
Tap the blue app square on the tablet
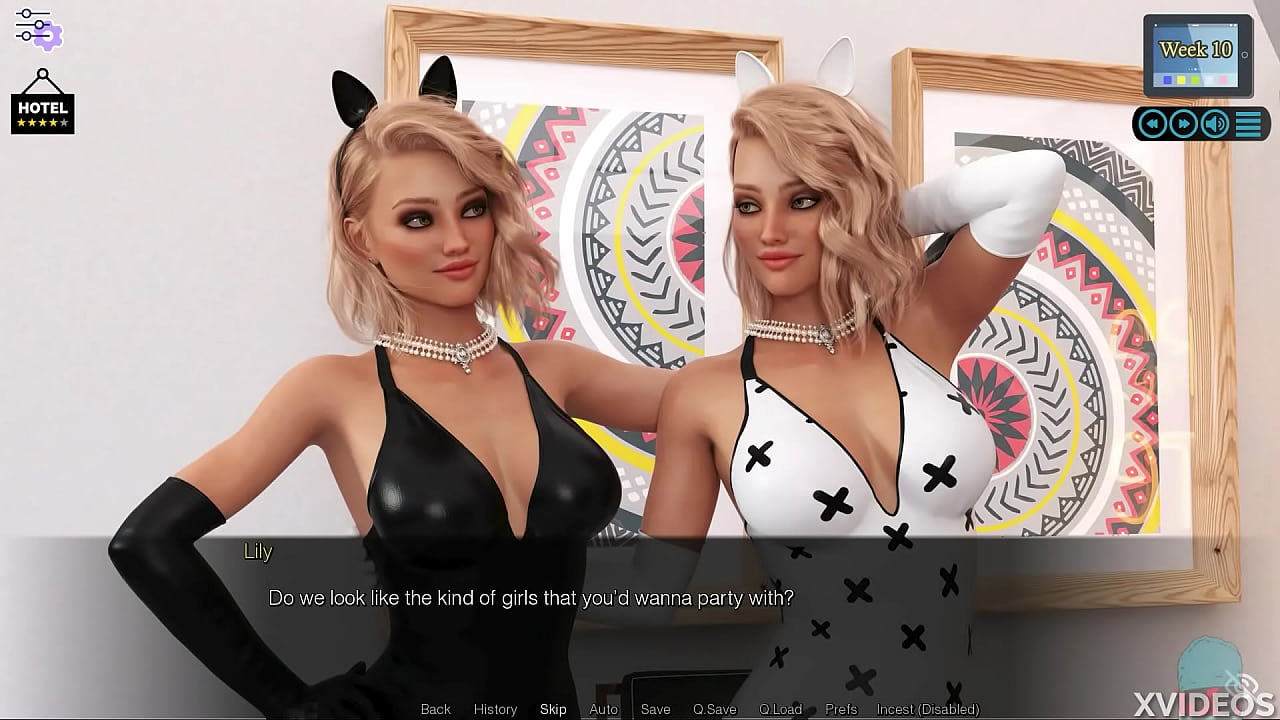click(1167, 79)
